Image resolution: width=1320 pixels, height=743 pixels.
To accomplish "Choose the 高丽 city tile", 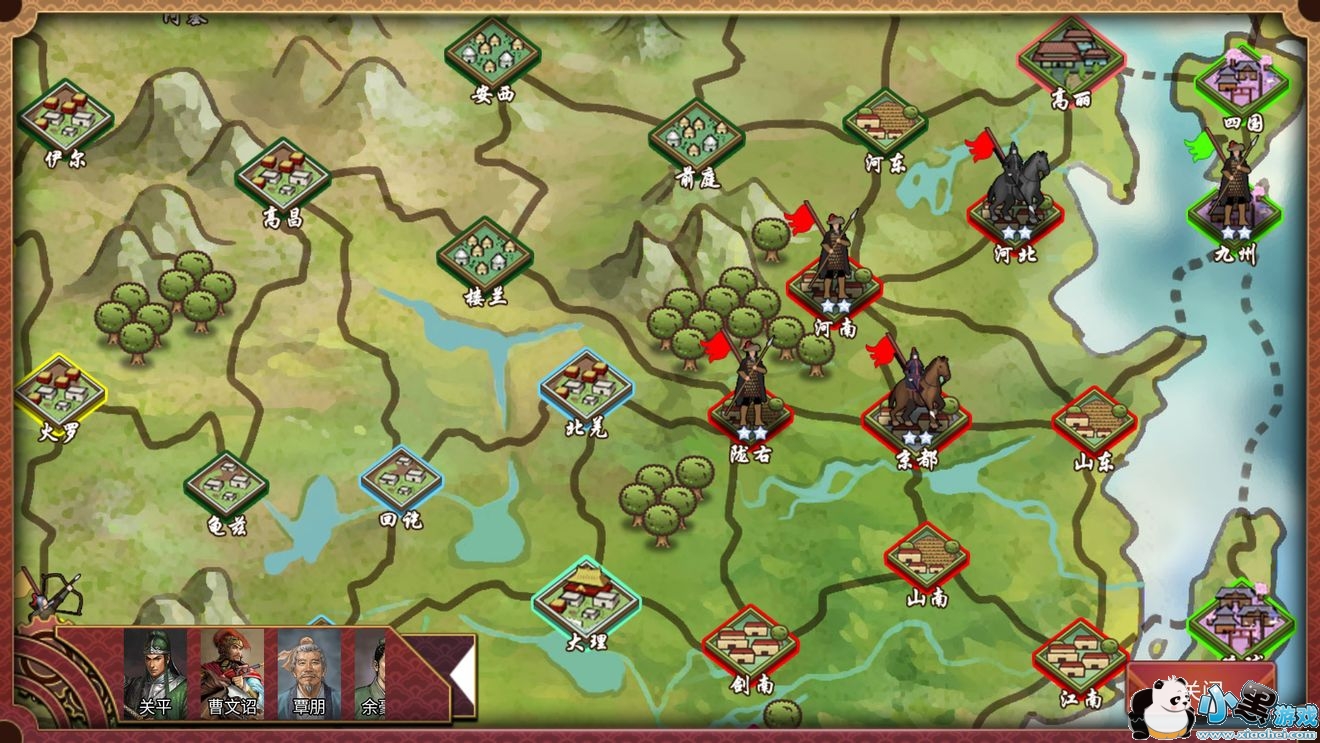I will click(x=1071, y=57).
